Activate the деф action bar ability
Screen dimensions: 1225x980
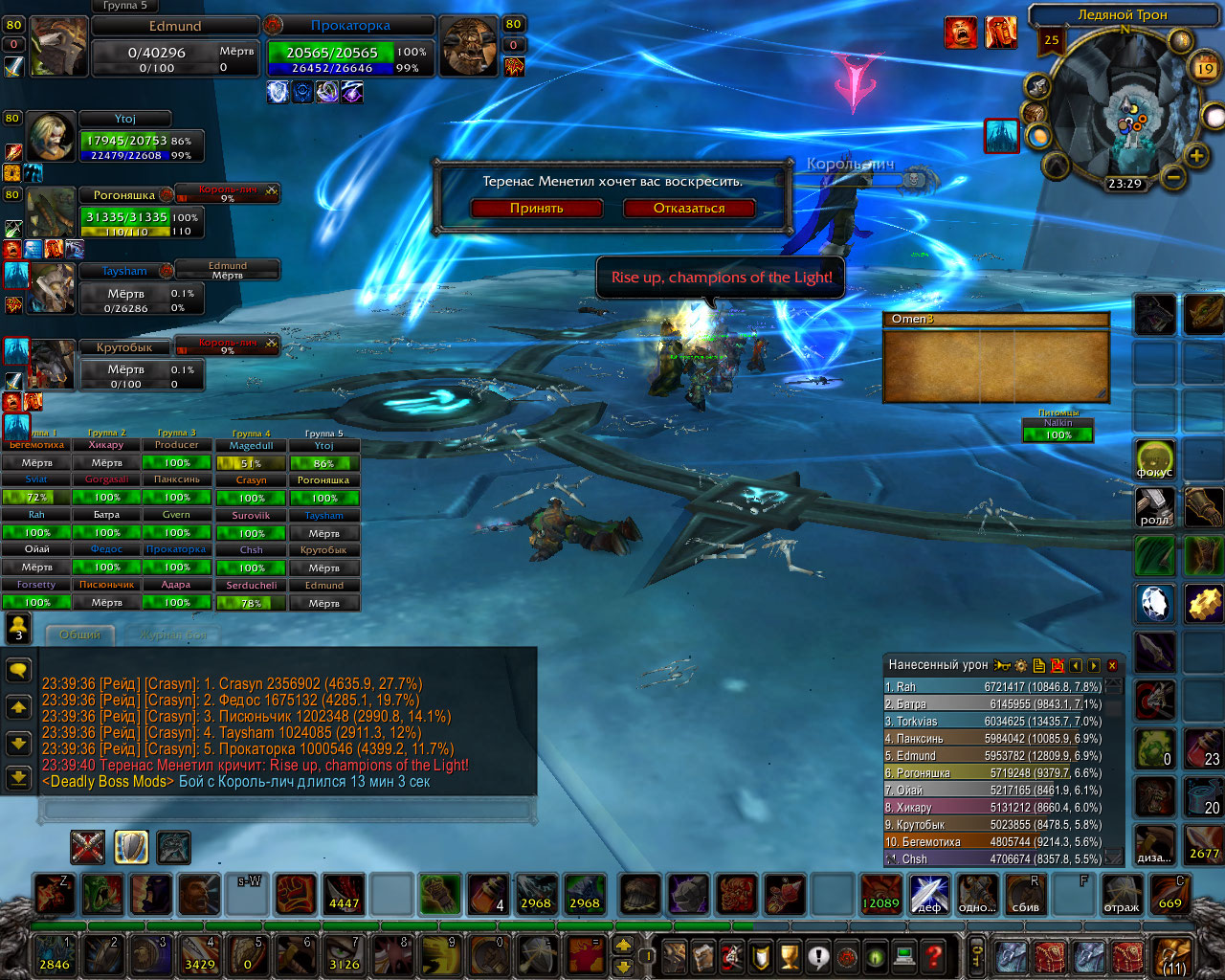click(x=929, y=894)
